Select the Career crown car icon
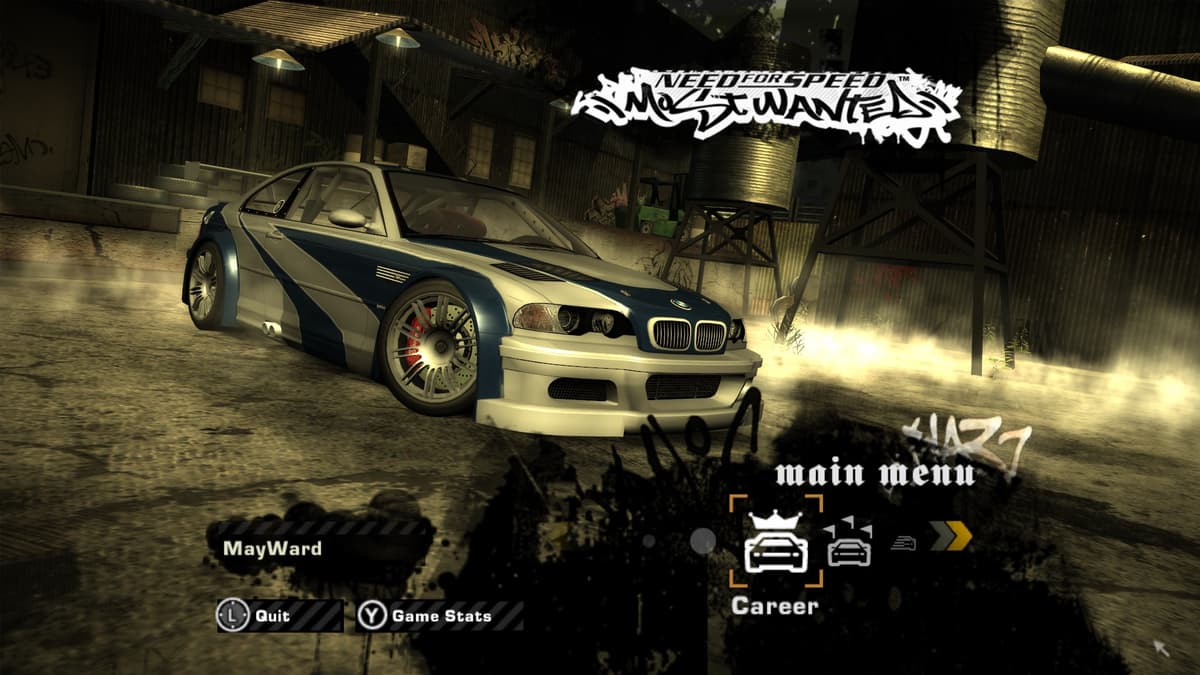The width and height of the screenshot is (1200, 675). pos(776,541)
